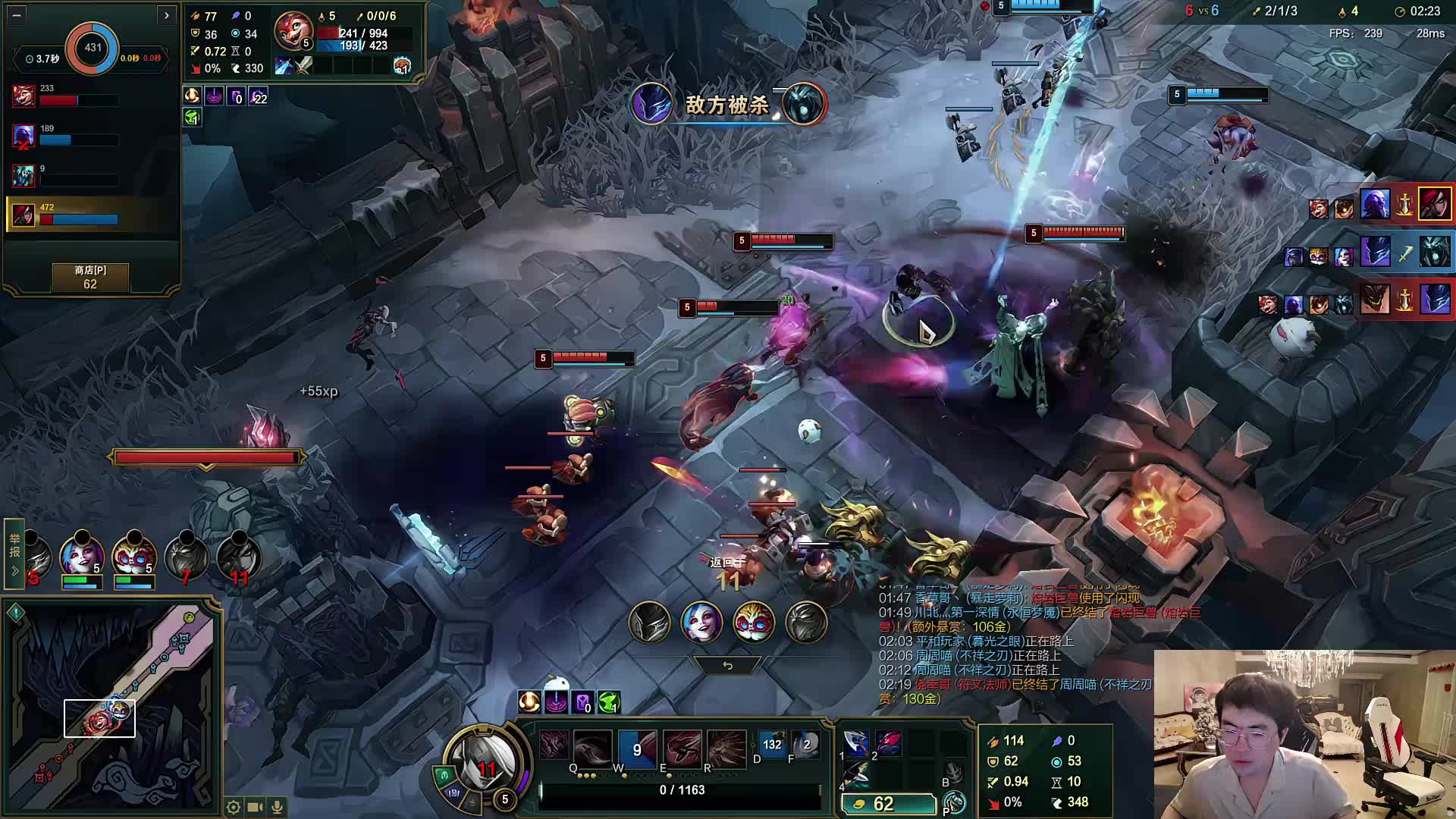Select Jinx's teammate portrait
1456x819 pixels.
click(82, 557)
